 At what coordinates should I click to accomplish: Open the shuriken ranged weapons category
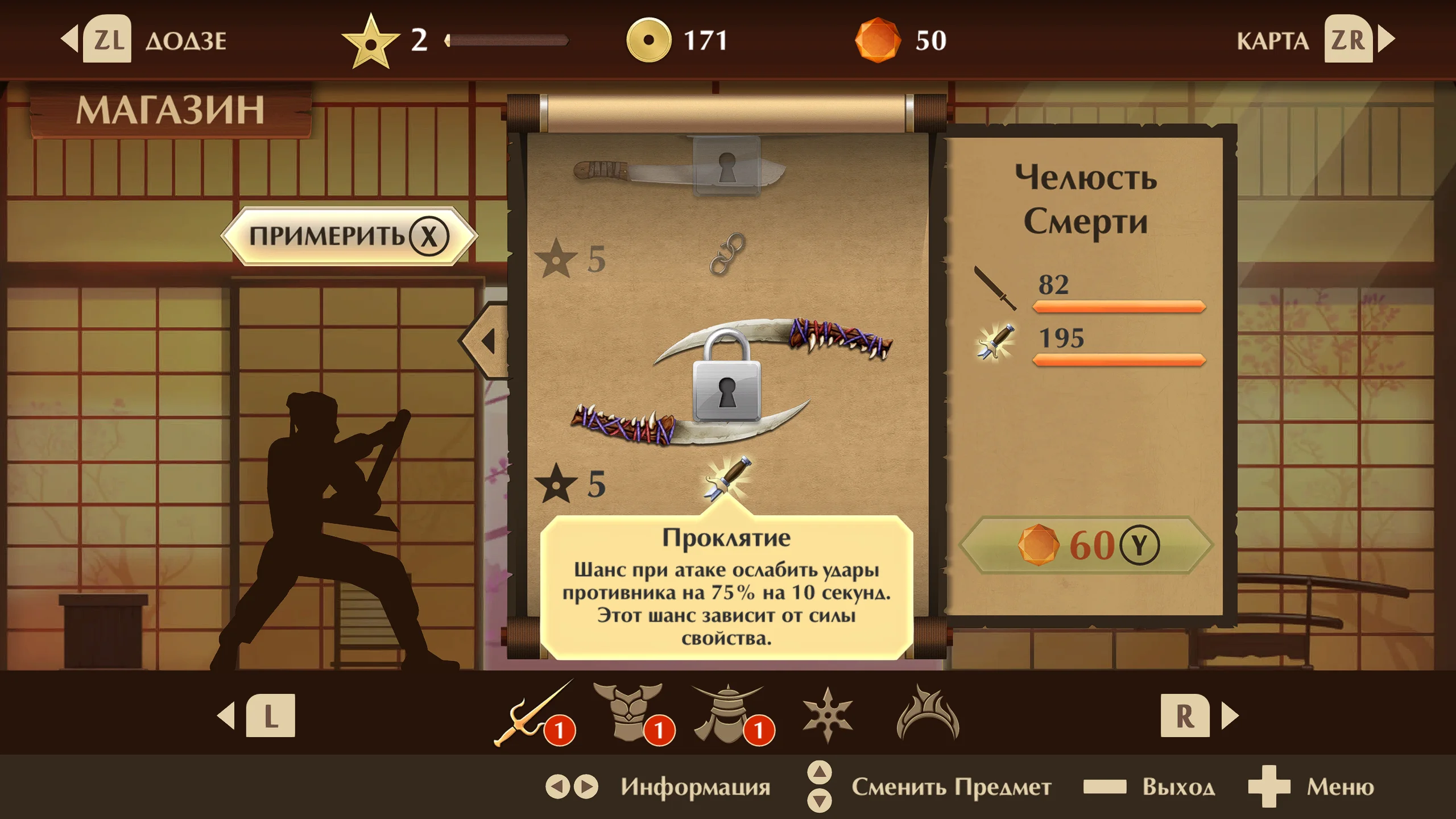point(828,714)
